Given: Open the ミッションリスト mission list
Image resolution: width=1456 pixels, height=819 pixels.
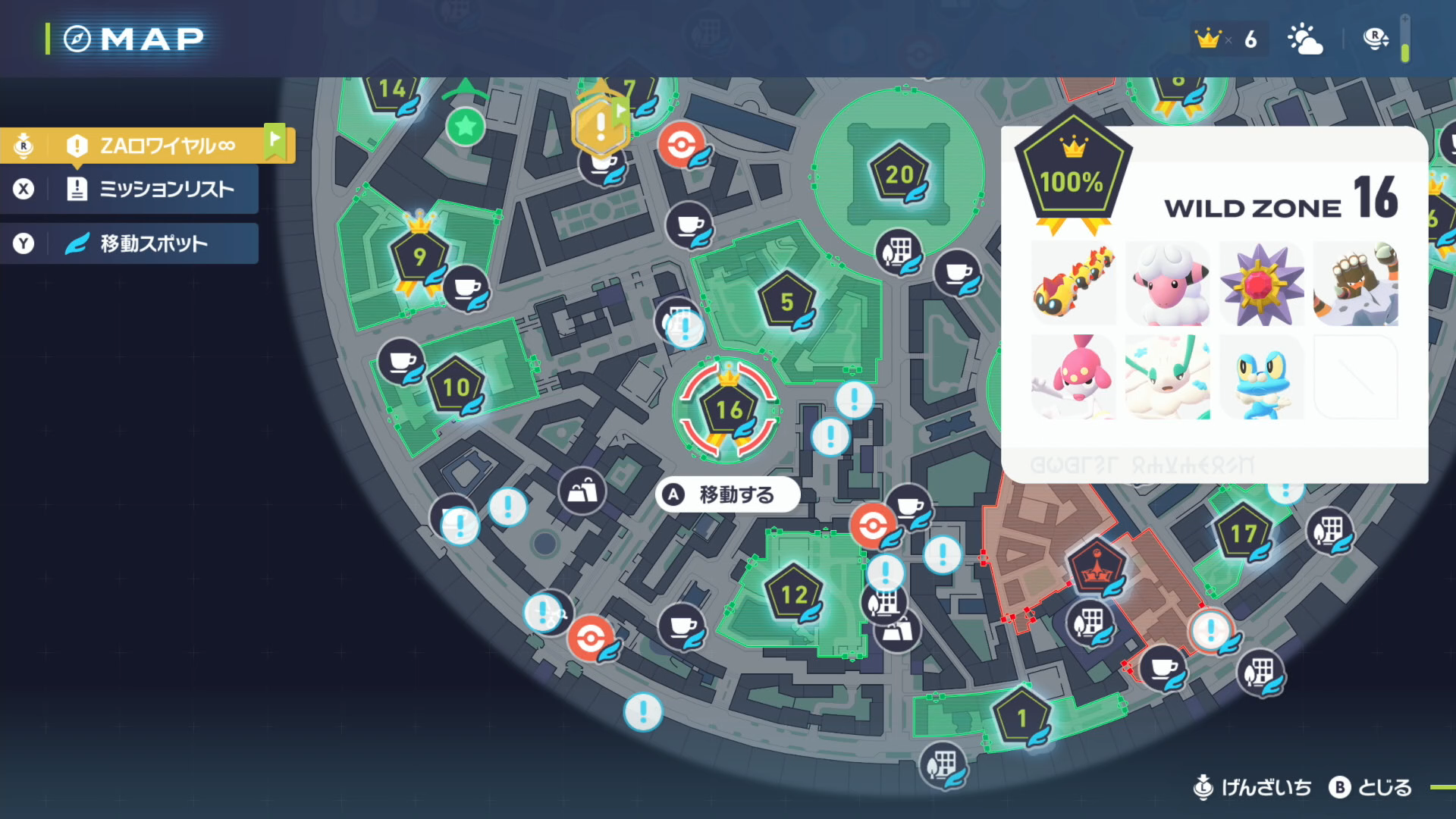Looking at the screenshot, I should 167,189.
